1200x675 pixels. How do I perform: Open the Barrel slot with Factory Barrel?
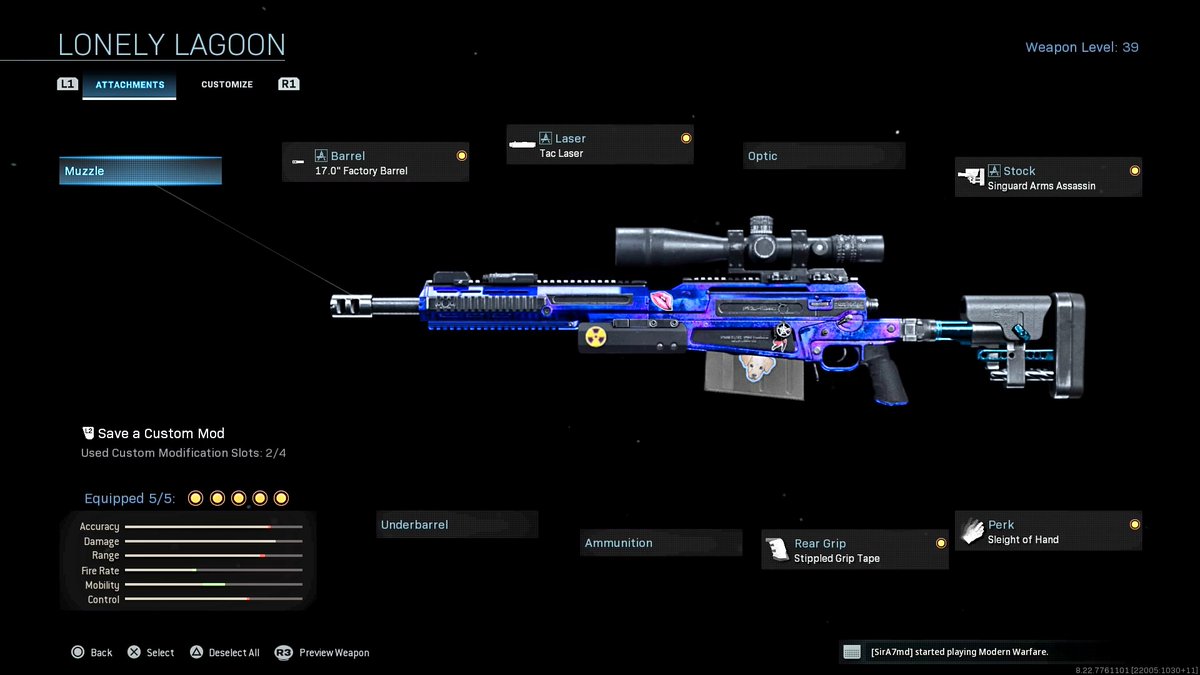click(x=375, y=163)
